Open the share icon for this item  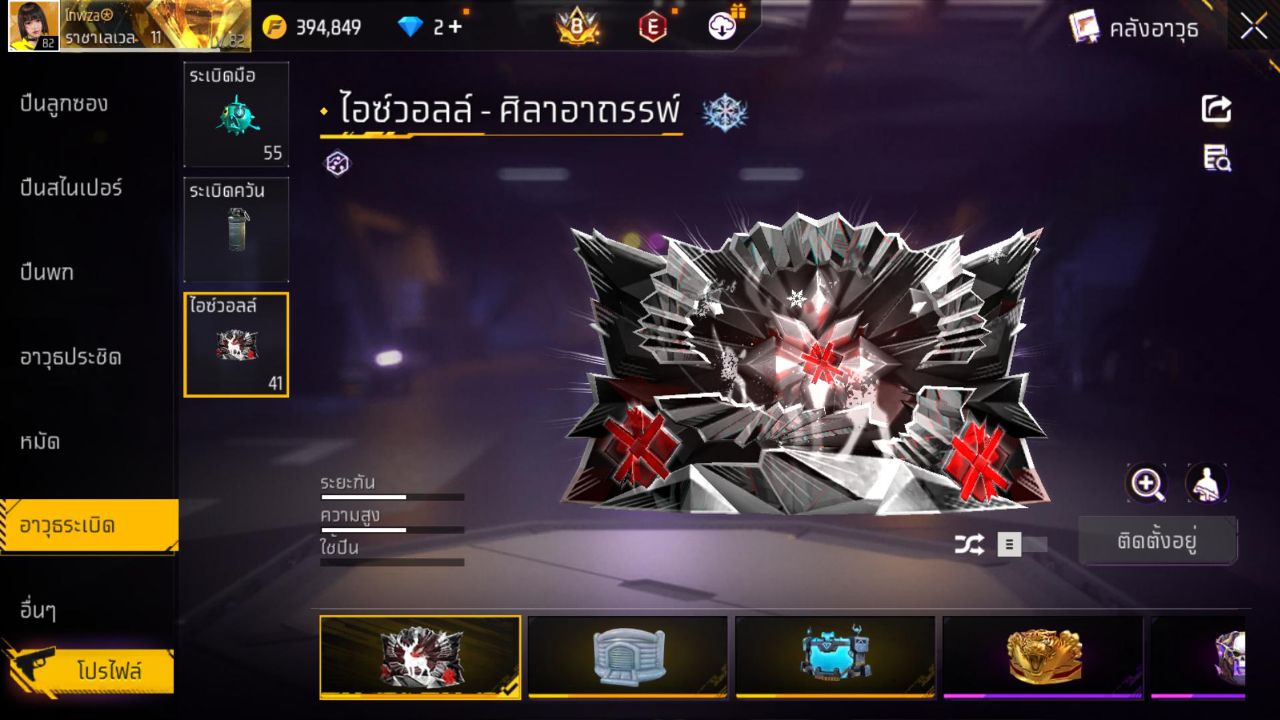coord(1215,109)
